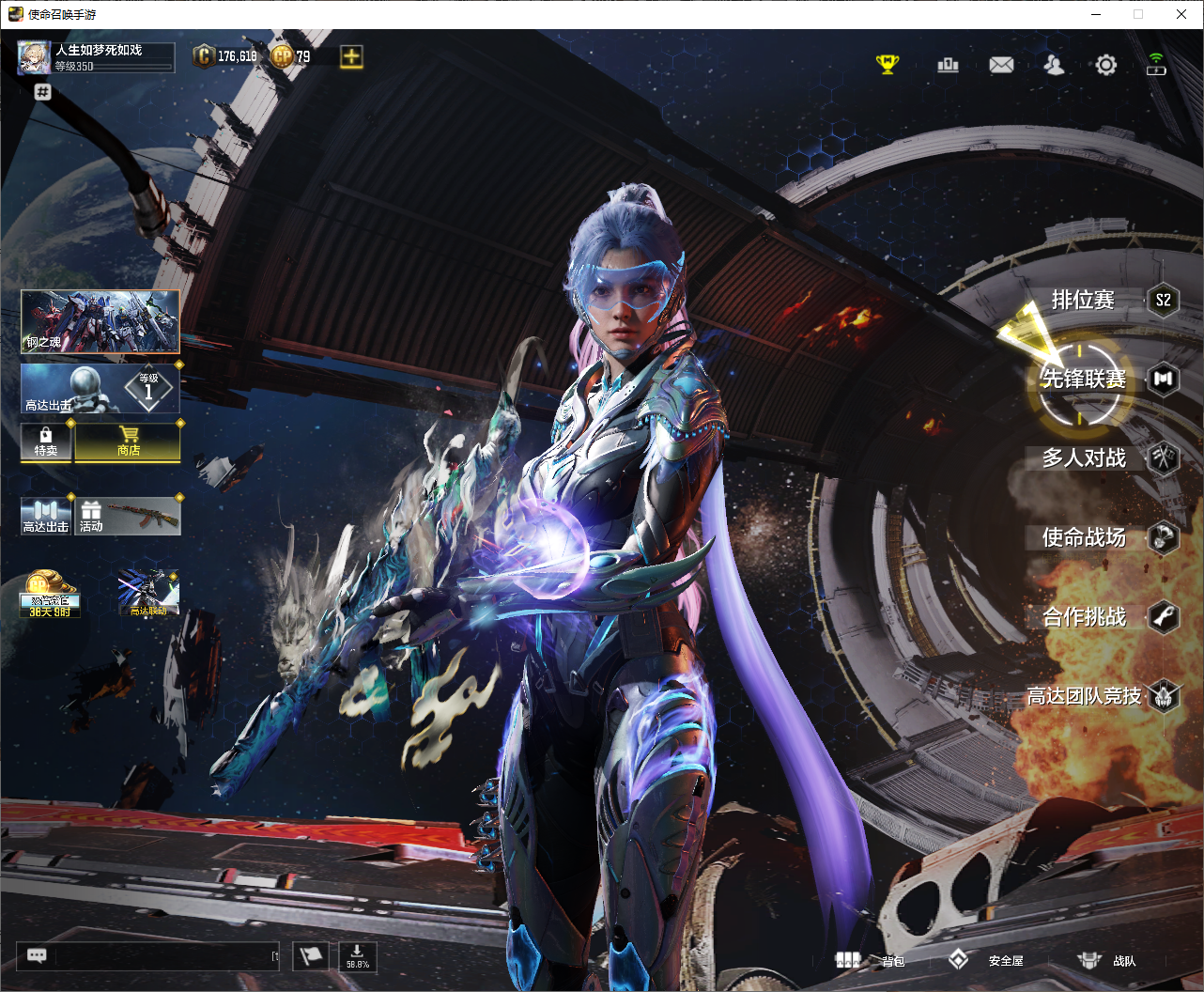This screenshot has width=1204, height=992.
Task: Show the leaderboard podium icon
Action: (948, 65)
